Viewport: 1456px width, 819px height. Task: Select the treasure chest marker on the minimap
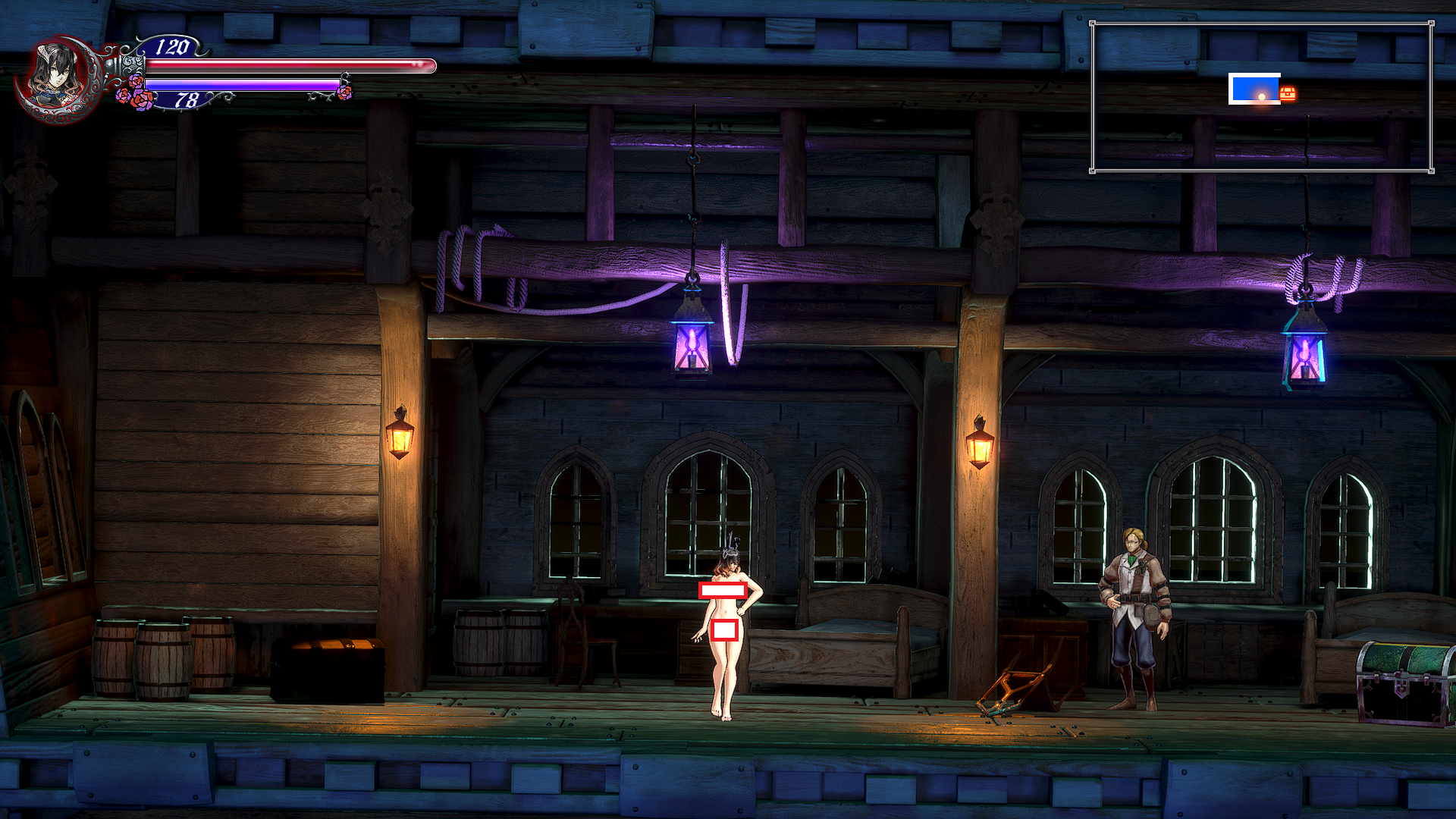[1288, 93]
